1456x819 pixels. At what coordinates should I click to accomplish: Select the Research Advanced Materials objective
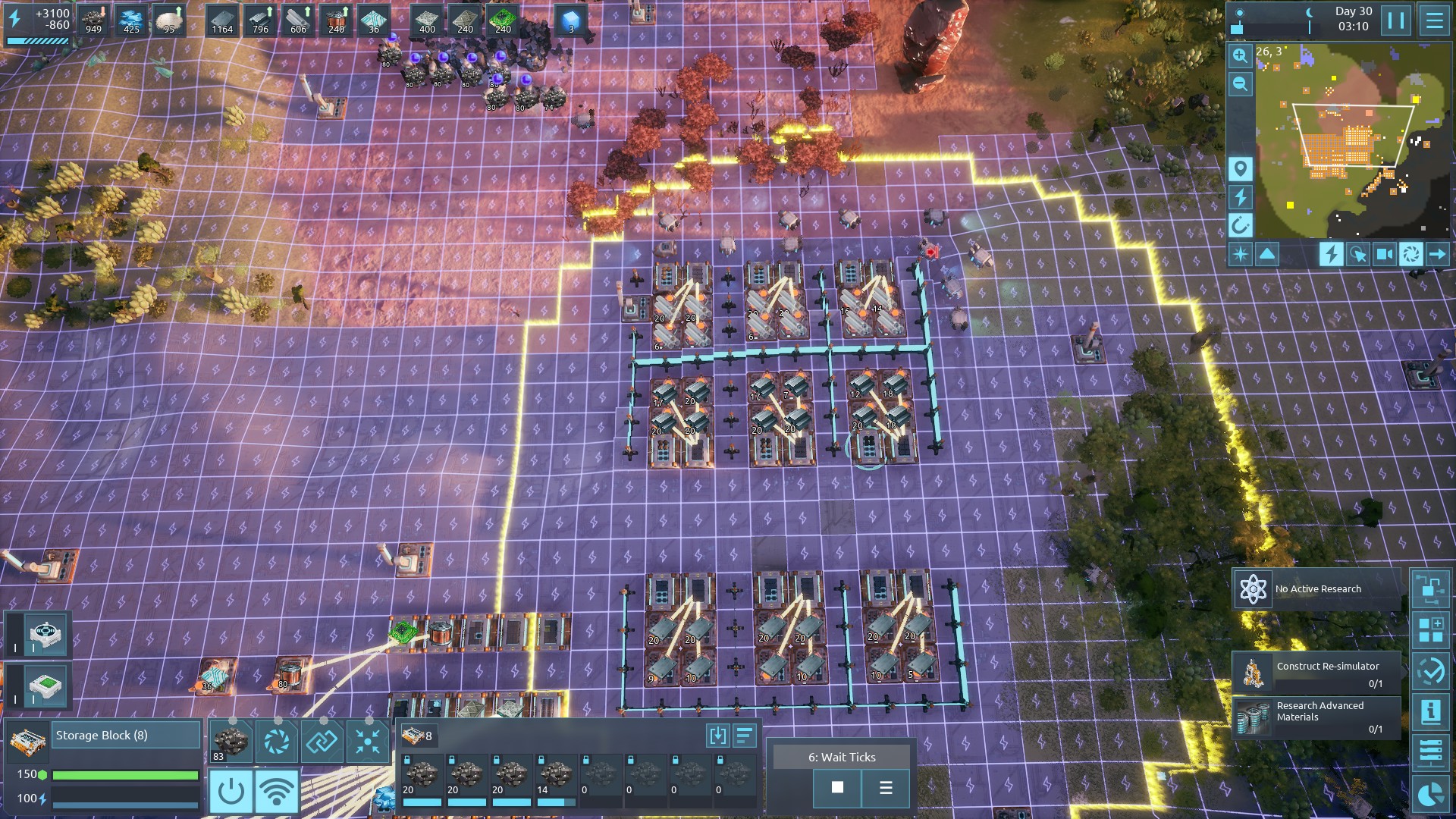point(1316,717)
